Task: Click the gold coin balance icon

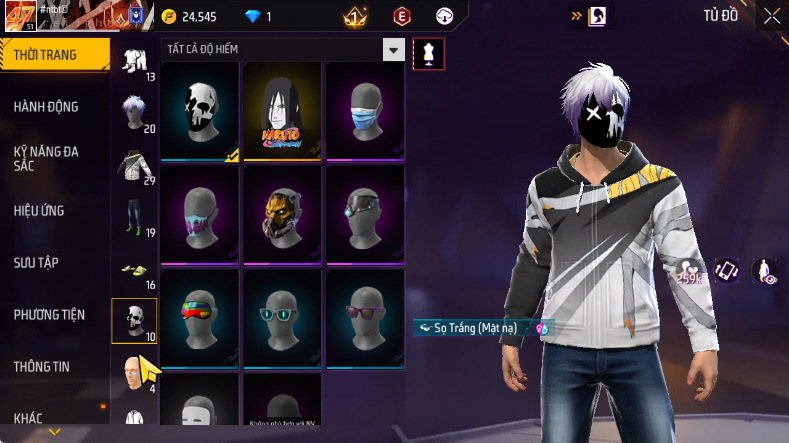Action: coord(168,16)
